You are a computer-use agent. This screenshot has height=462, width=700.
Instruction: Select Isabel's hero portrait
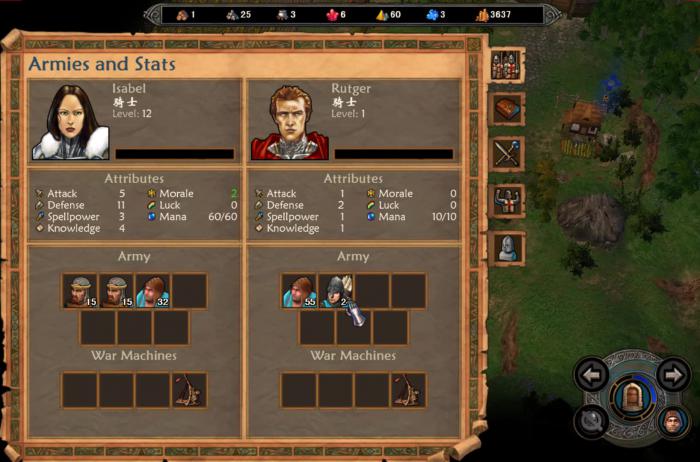point(70,121)
